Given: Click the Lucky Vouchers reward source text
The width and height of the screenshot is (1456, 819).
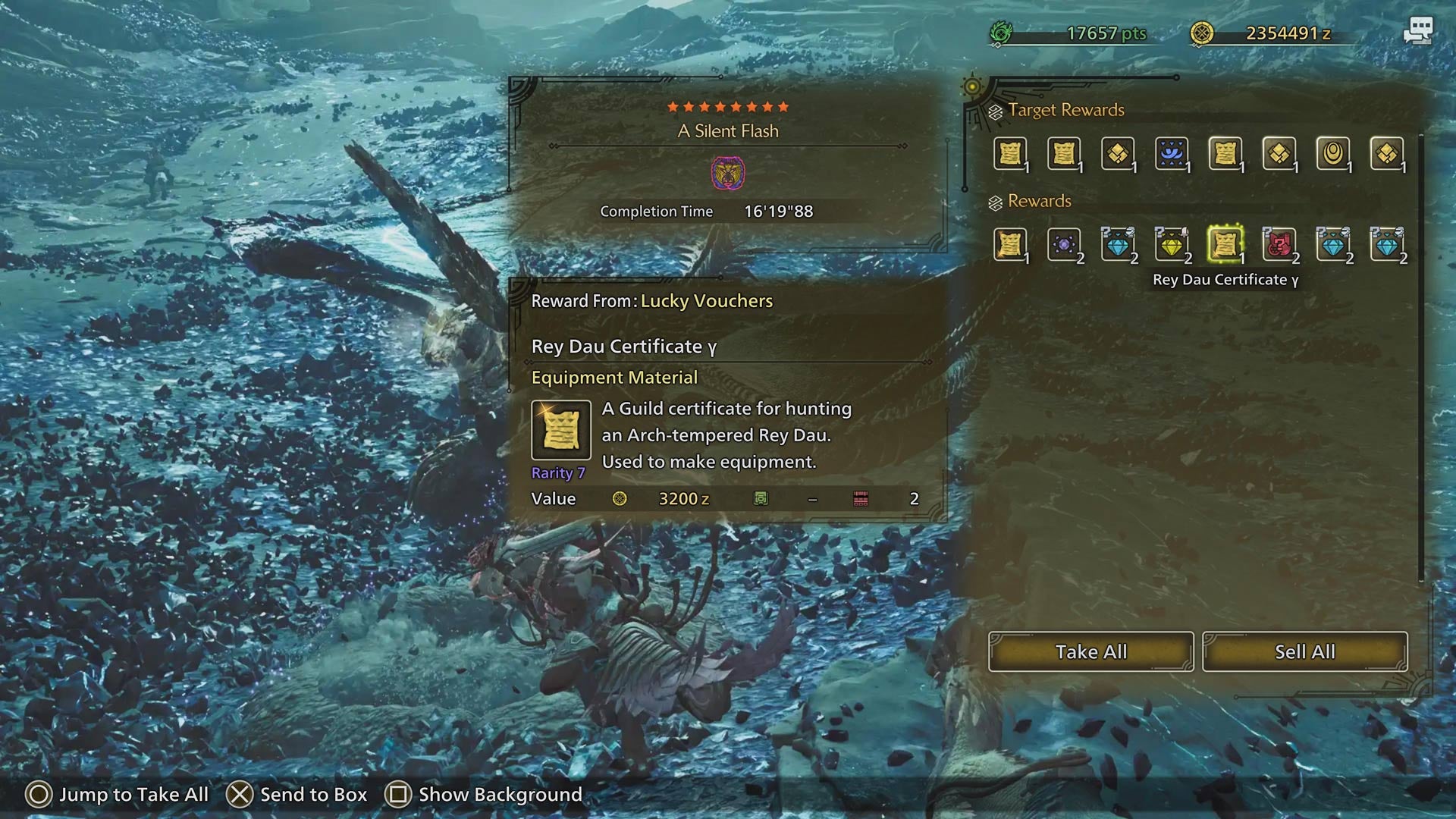Looking at the screenshot, I should click(707, 301).
